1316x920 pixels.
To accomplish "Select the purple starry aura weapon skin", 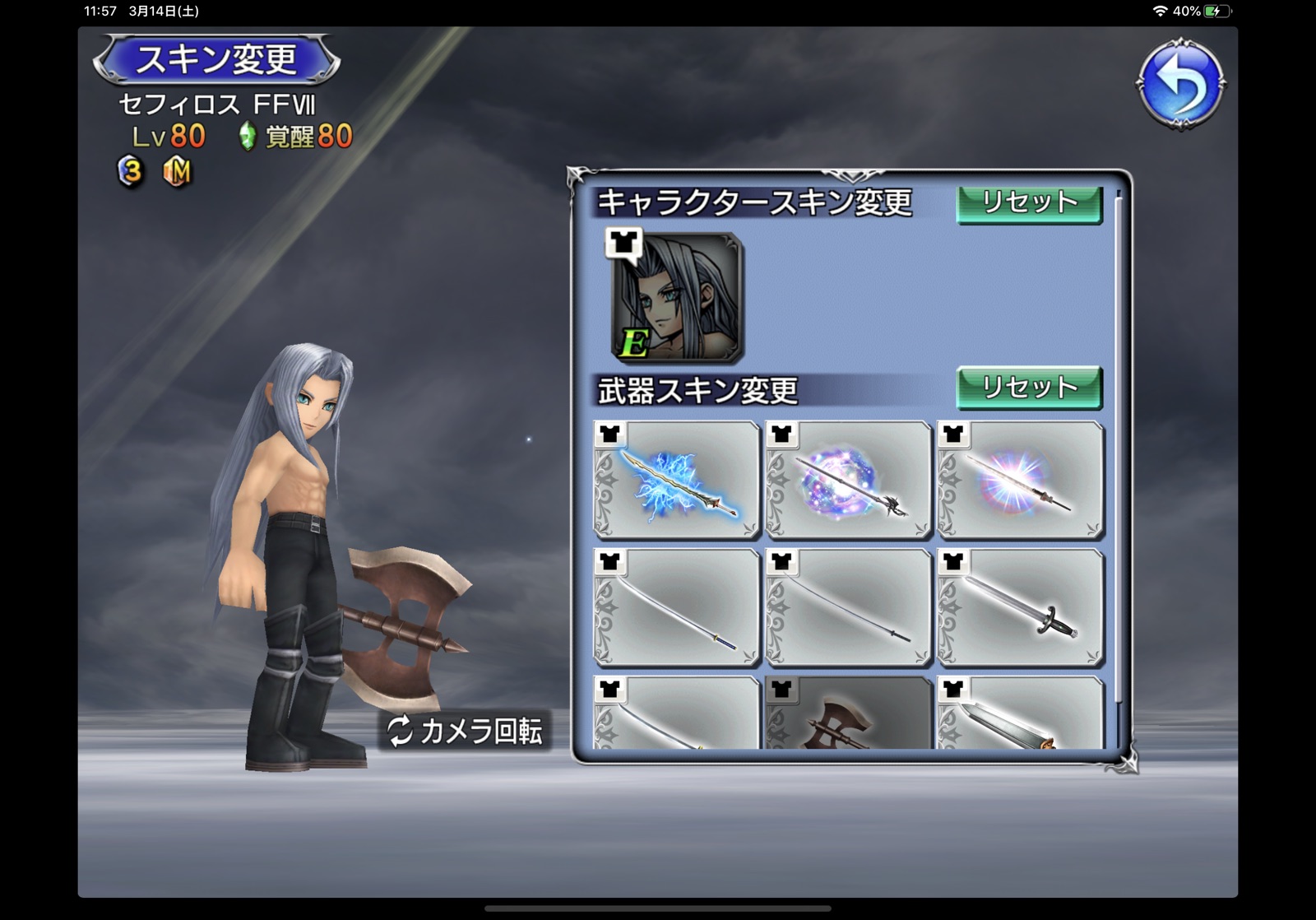I will tap(849, 481).
